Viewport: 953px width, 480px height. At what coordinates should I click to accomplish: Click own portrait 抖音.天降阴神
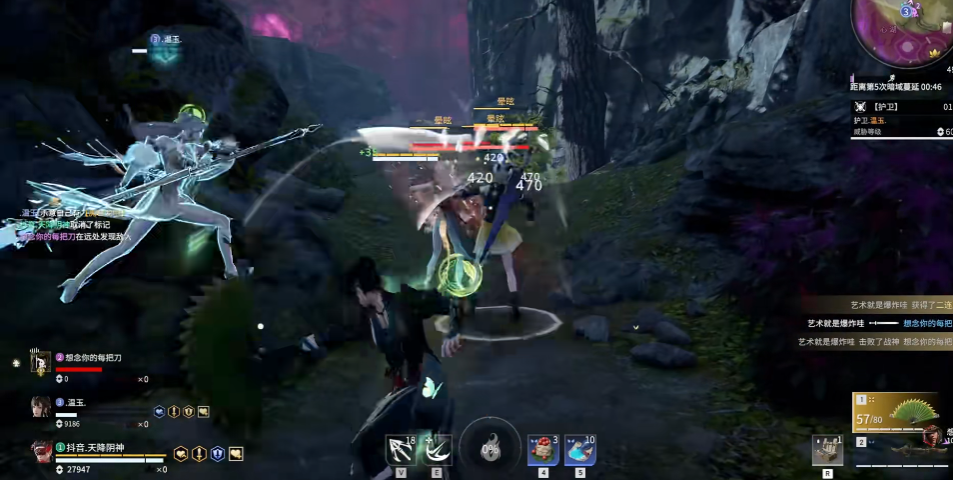41,452
